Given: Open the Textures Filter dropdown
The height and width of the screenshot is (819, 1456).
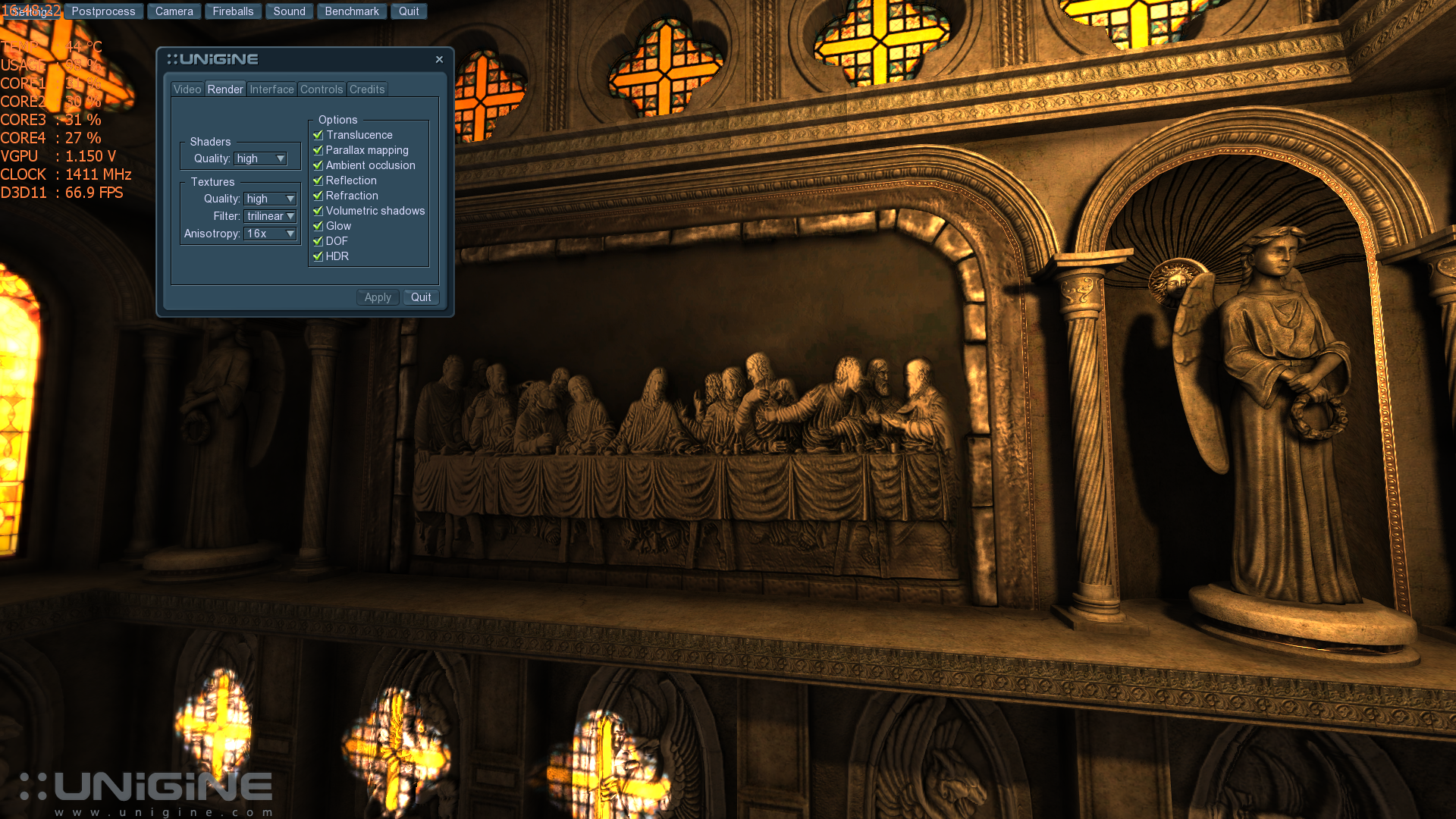Looking at the screenshot, I should [x=270, y=216].
